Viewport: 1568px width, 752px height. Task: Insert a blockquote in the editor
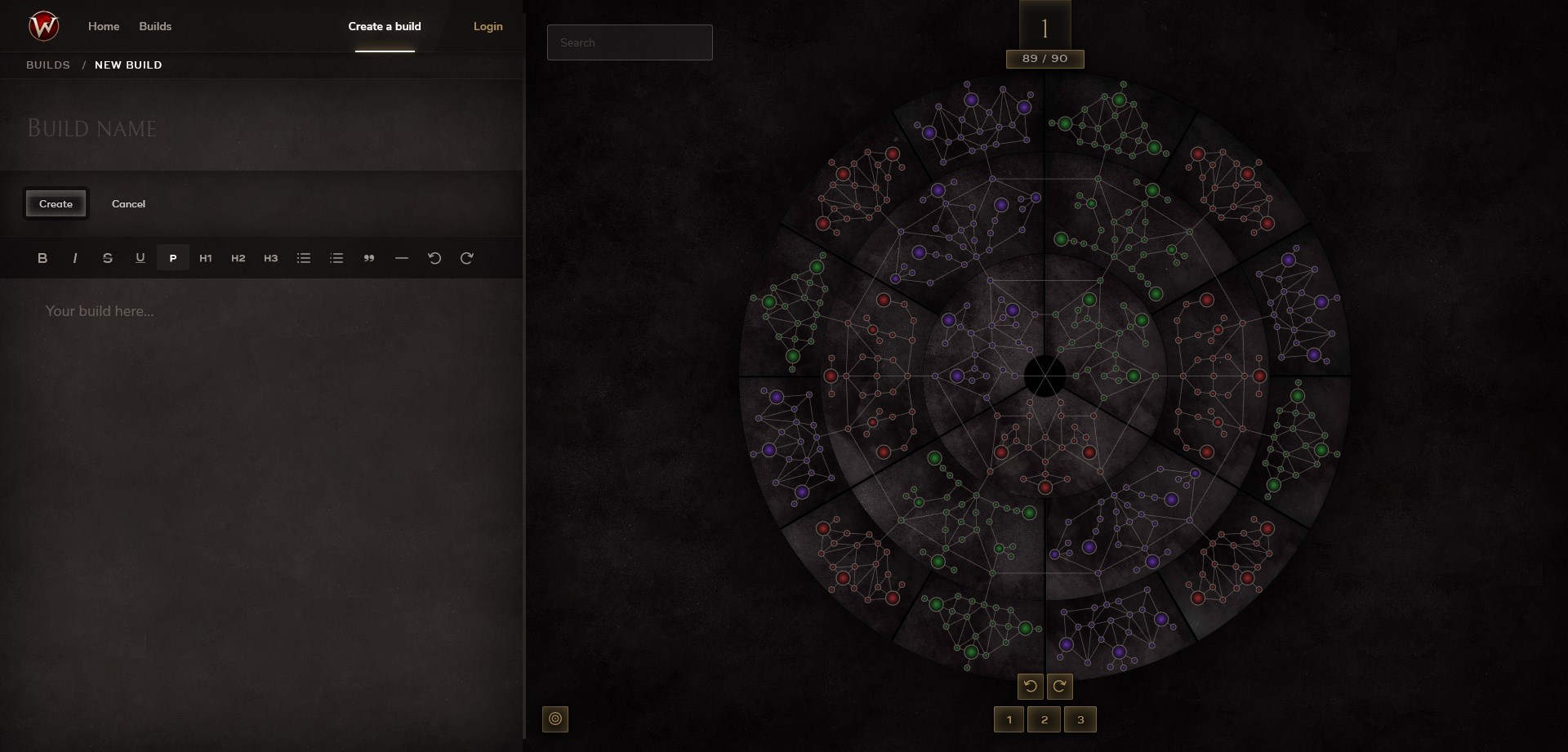369,258
